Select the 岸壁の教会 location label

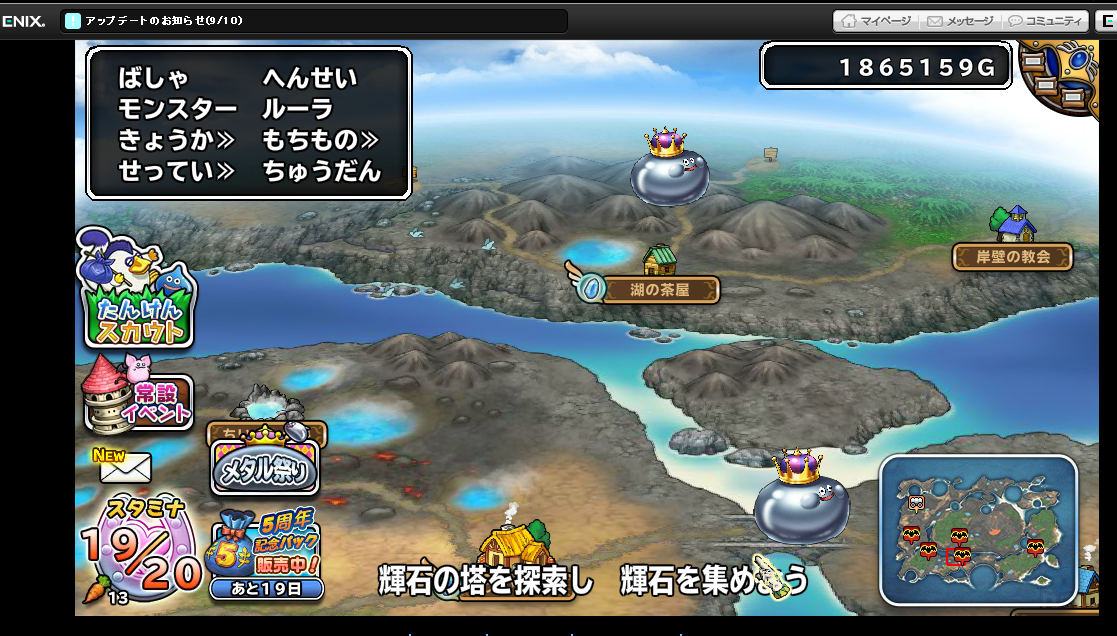click(1012, 257)
